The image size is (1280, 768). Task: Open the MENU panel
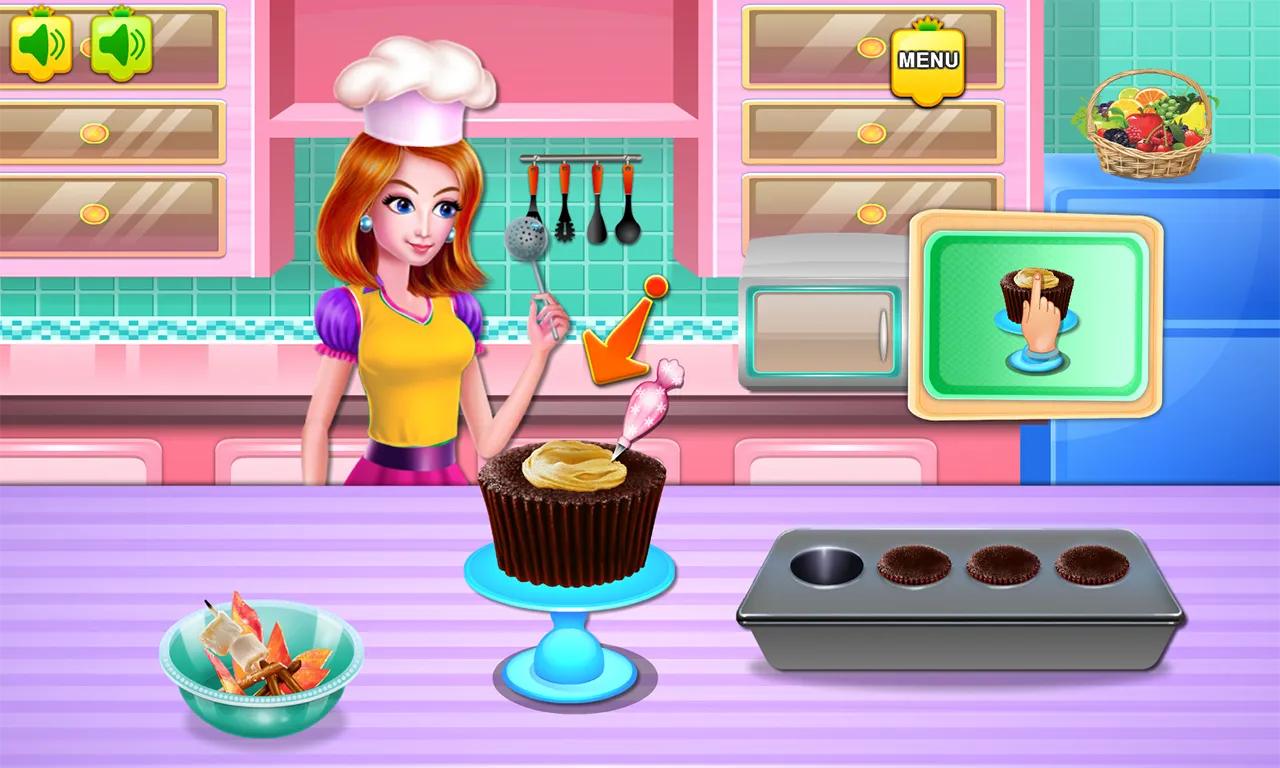(928, 62)
